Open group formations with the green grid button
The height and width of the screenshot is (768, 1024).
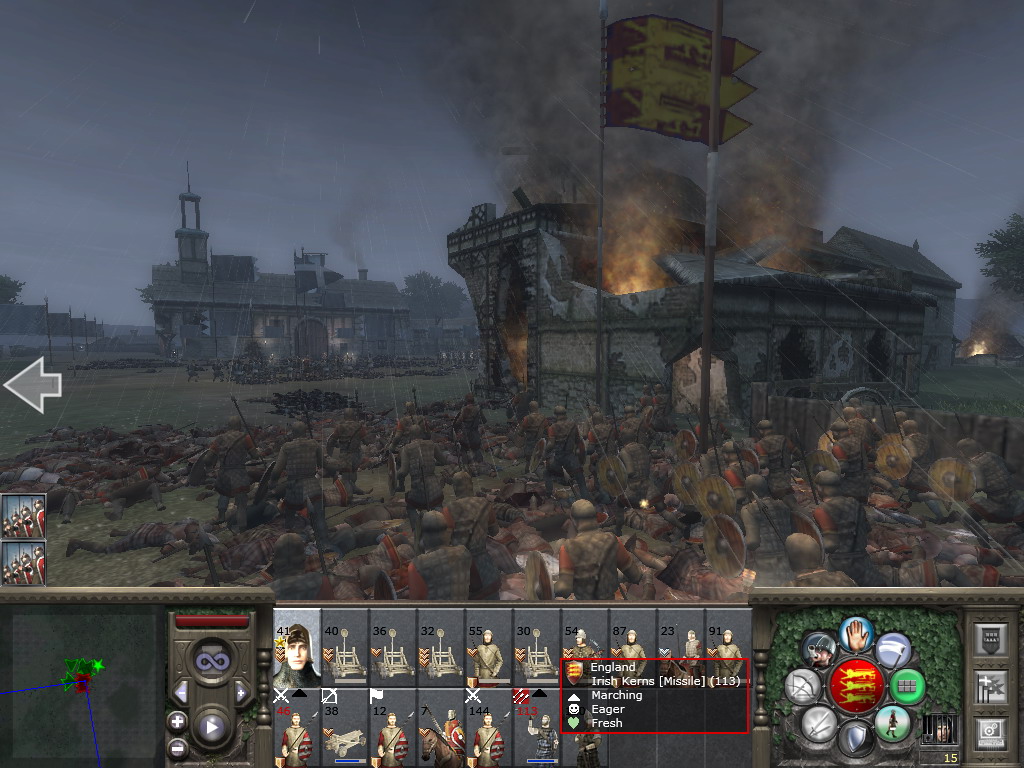point(908,686)
